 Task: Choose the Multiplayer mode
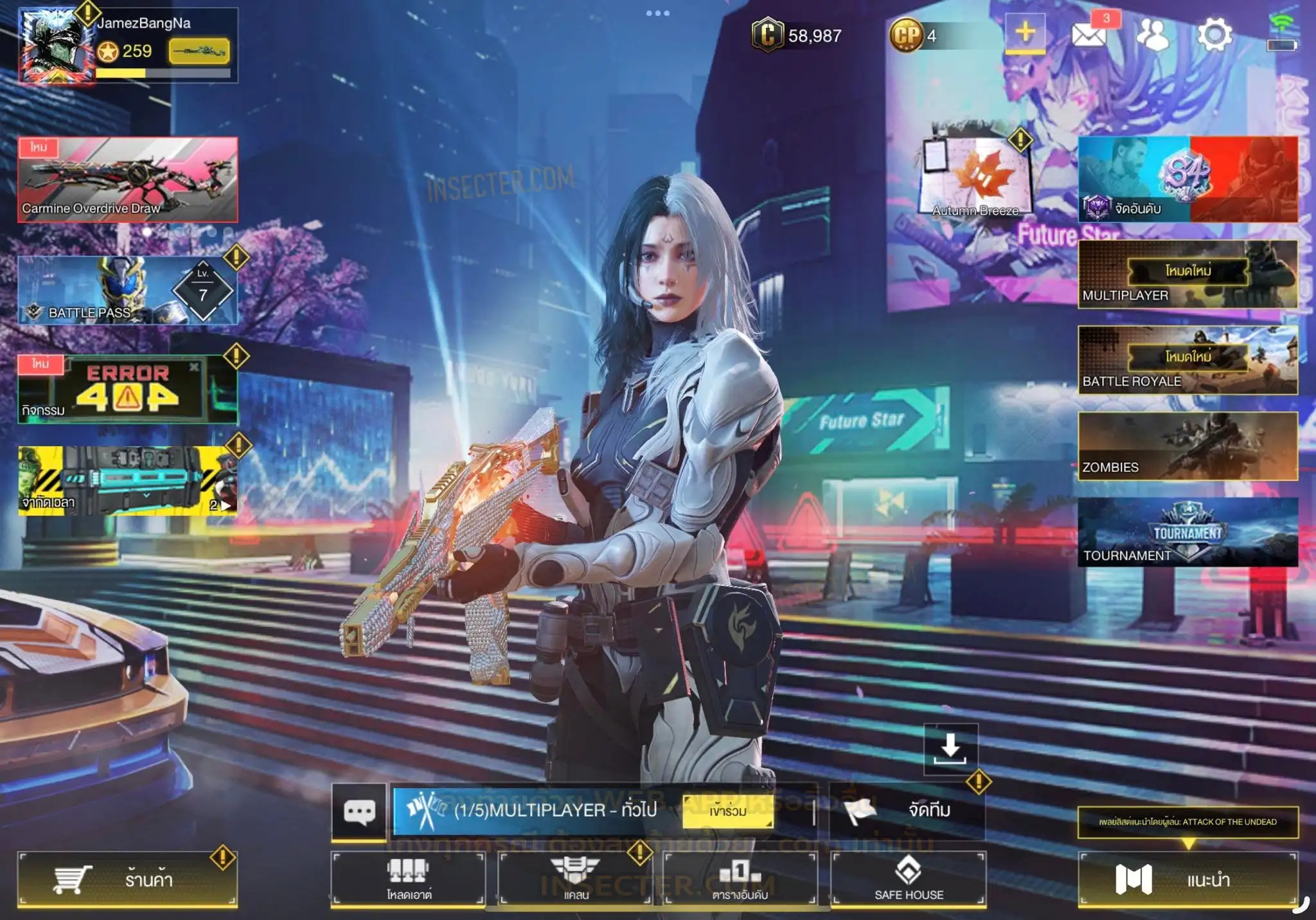click(x=1187, y=275)
